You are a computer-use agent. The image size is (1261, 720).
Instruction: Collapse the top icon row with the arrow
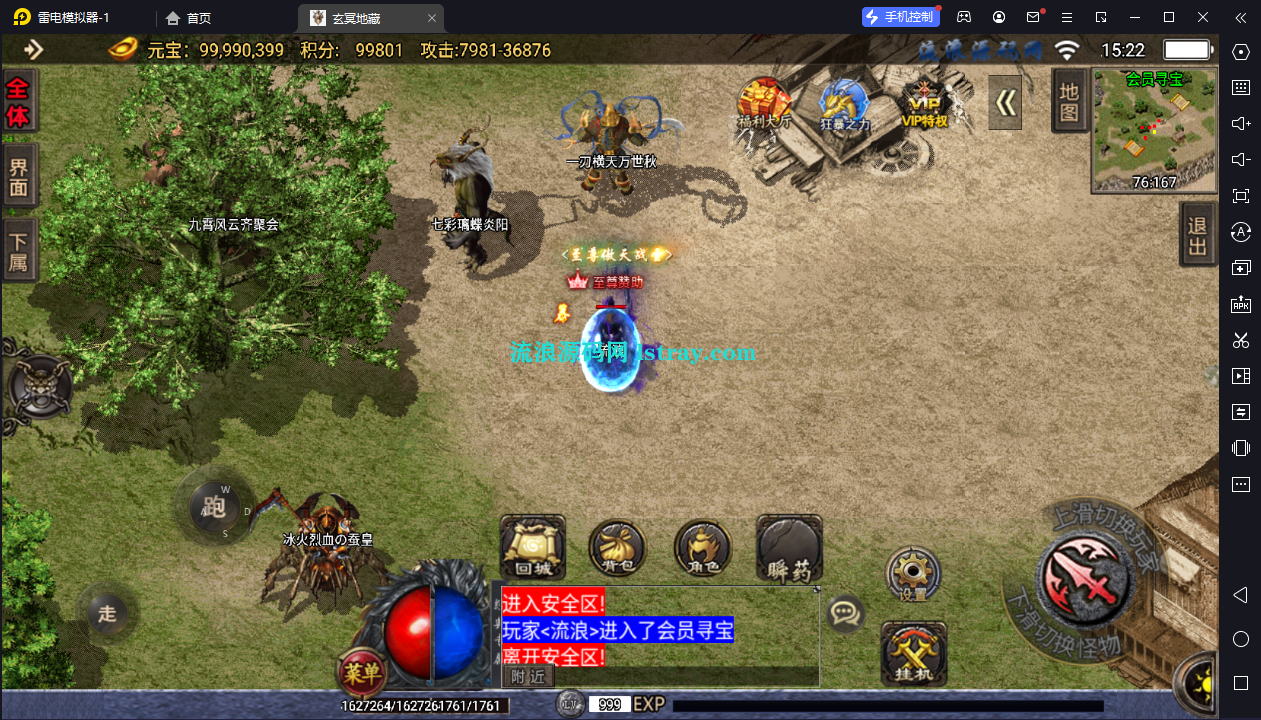1005,103
